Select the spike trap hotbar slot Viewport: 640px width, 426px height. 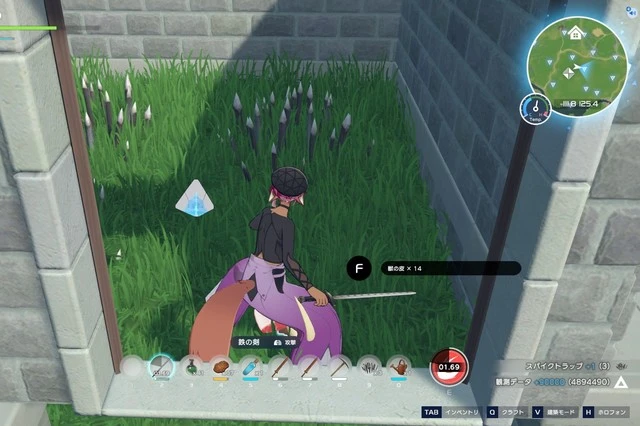tap(370, 368)
